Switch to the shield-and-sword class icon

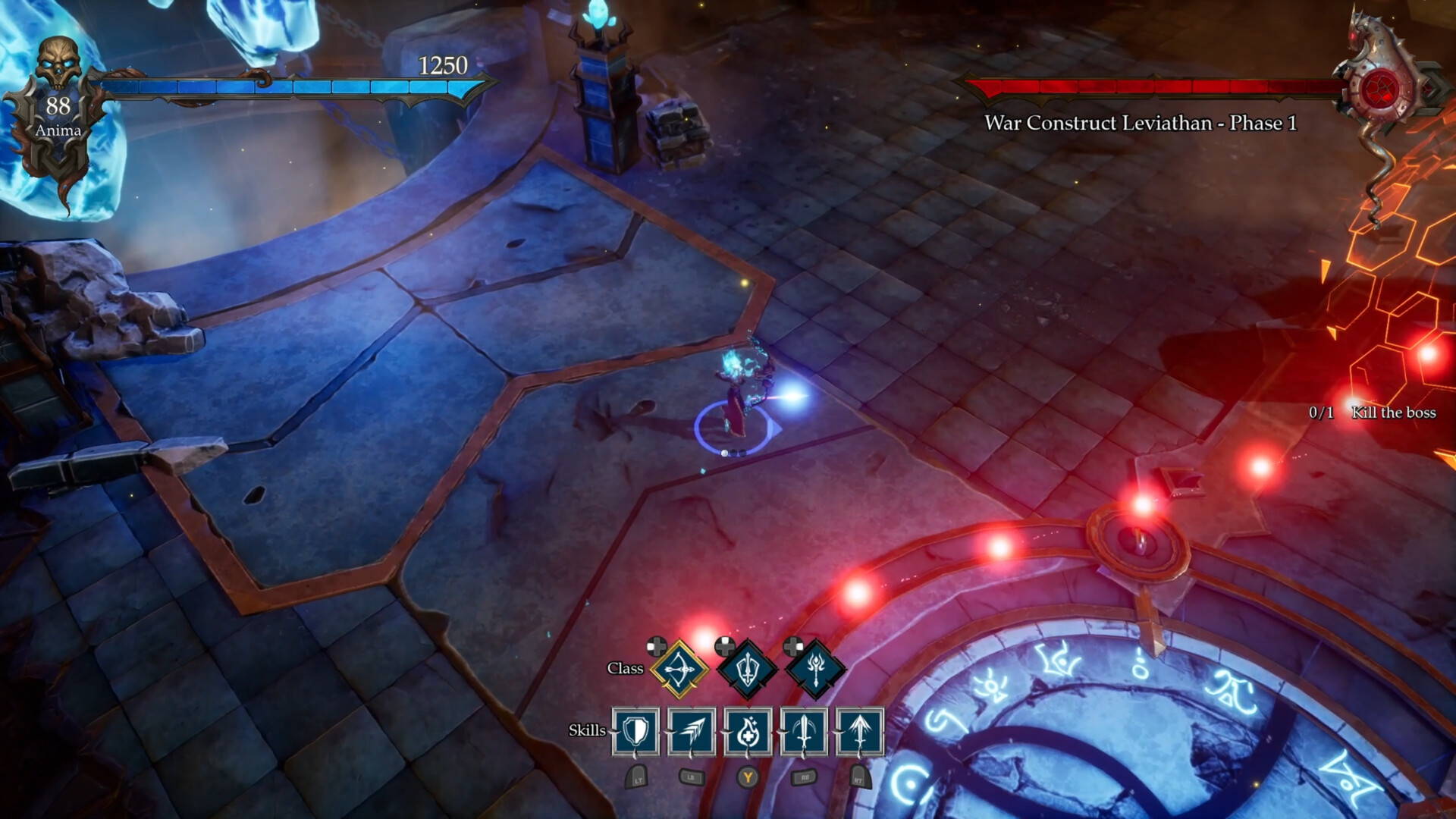coord(747,669)
